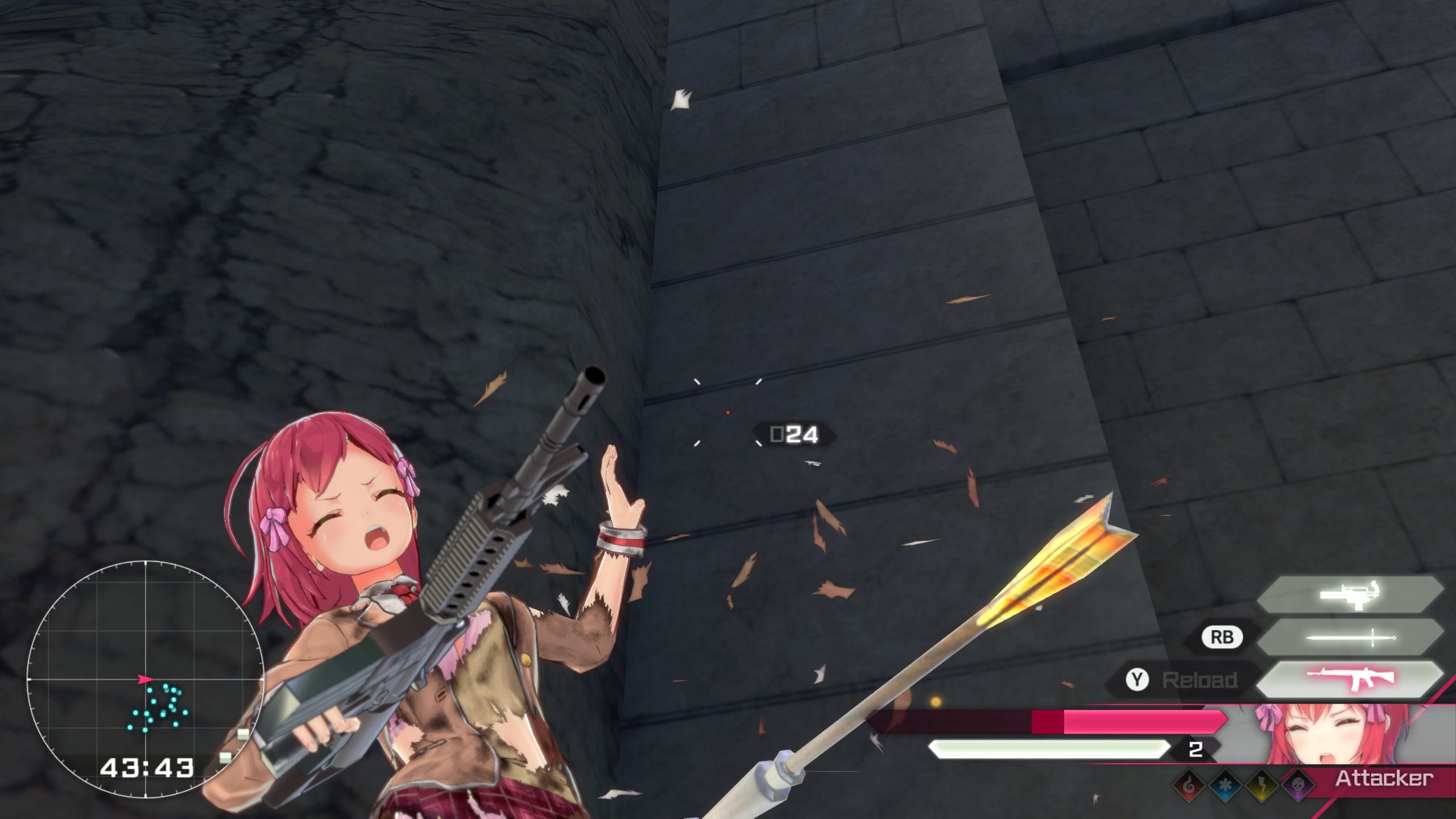Viewport: 1456px width, 819px height.
Task: Select the purple skull status icon
Action: (x=1298, y=785)
